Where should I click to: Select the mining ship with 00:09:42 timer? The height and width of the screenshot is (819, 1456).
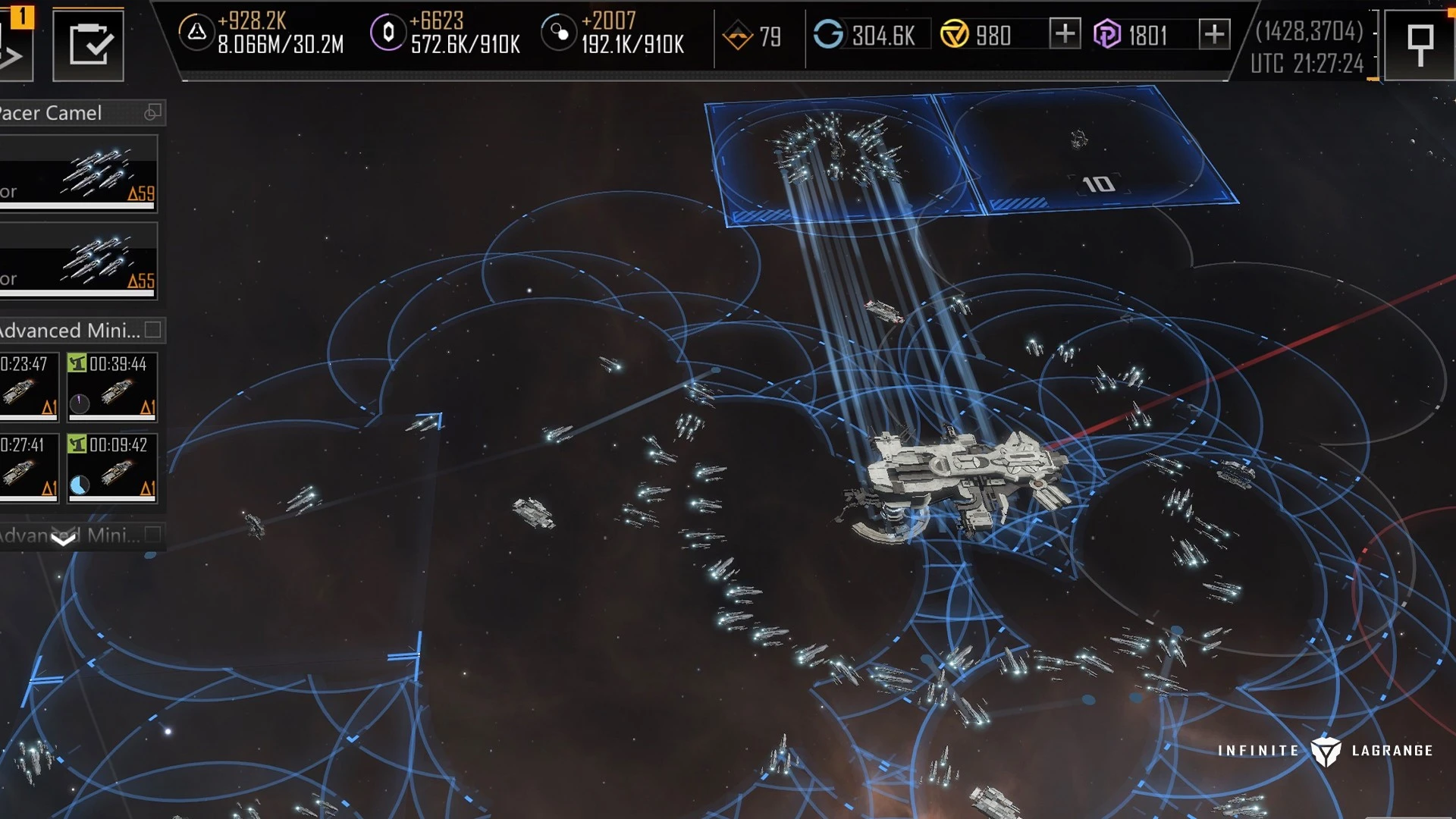112,467
